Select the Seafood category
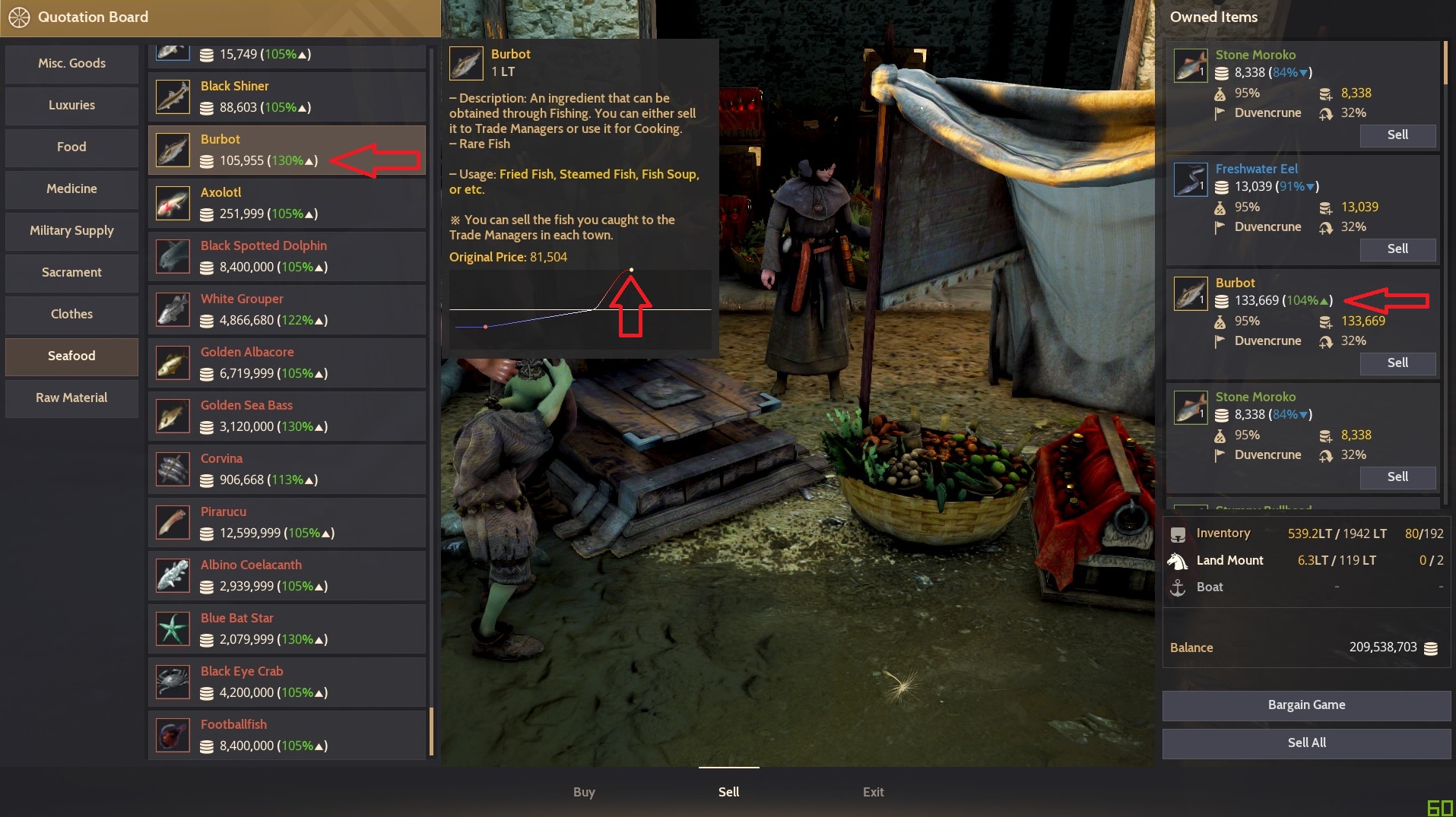The image size is (1456, 817). (71, 356)
